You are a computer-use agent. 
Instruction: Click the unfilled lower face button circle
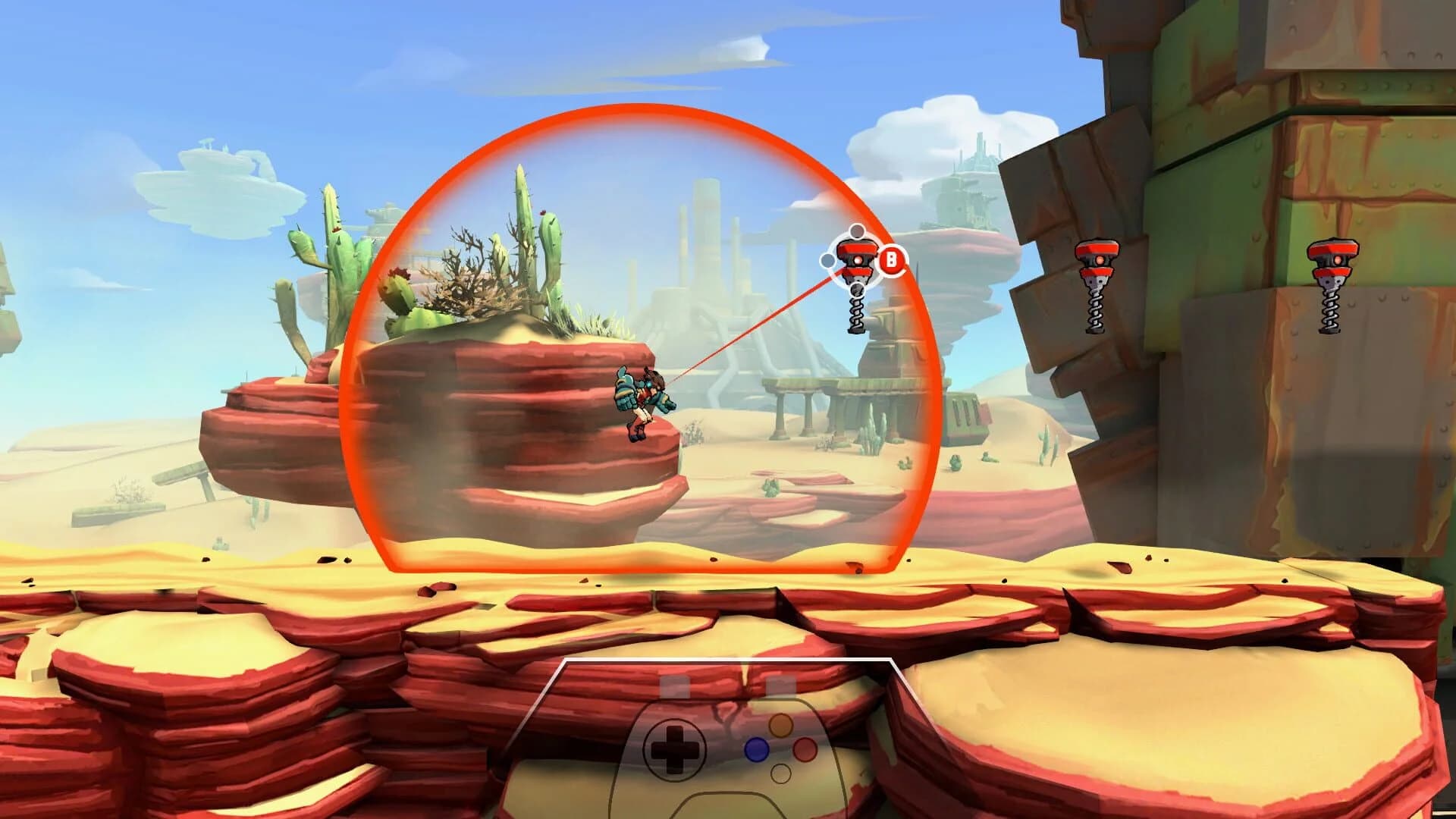pos(781,774)
